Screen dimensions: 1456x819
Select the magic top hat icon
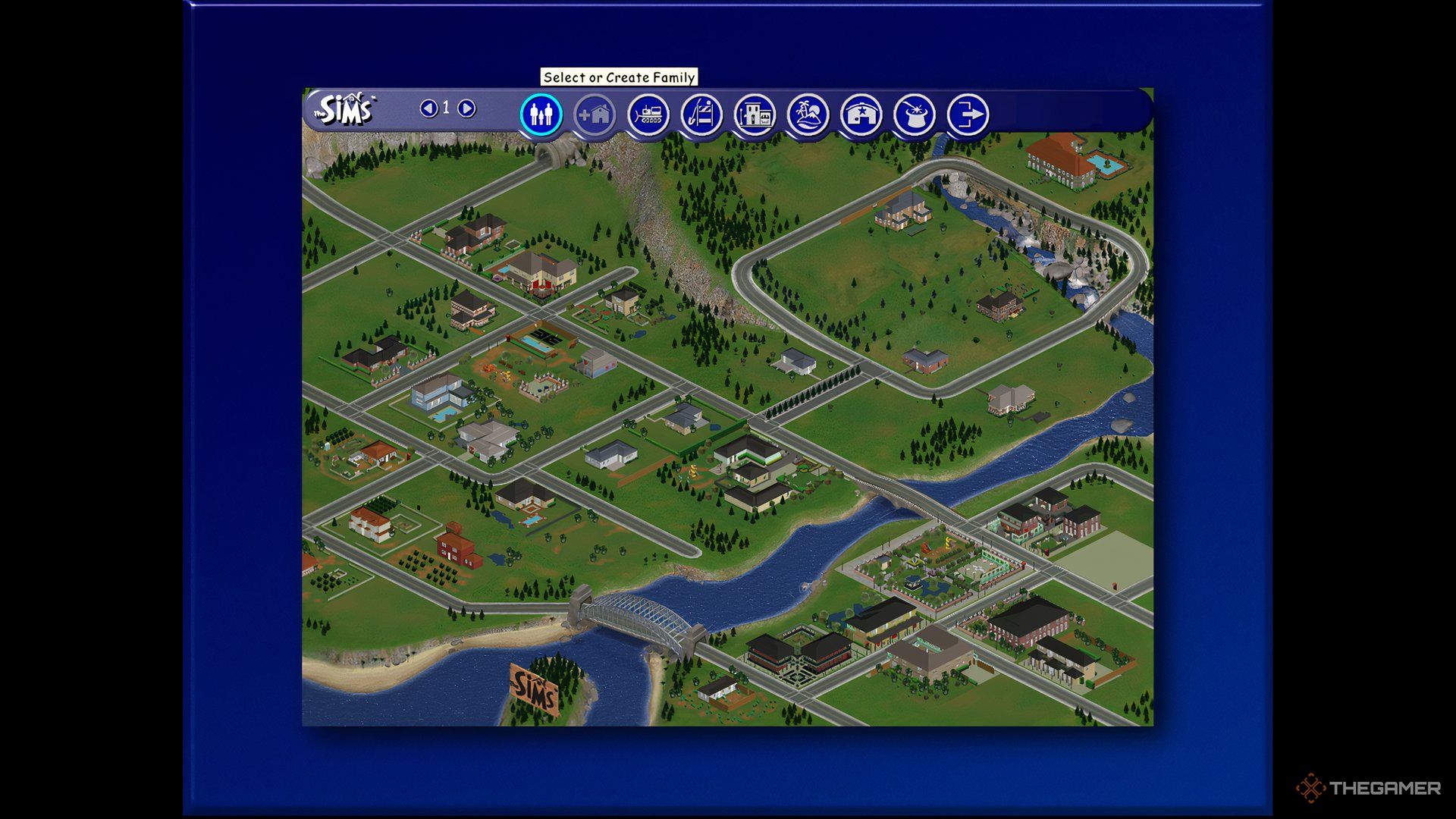pos(915,115)
